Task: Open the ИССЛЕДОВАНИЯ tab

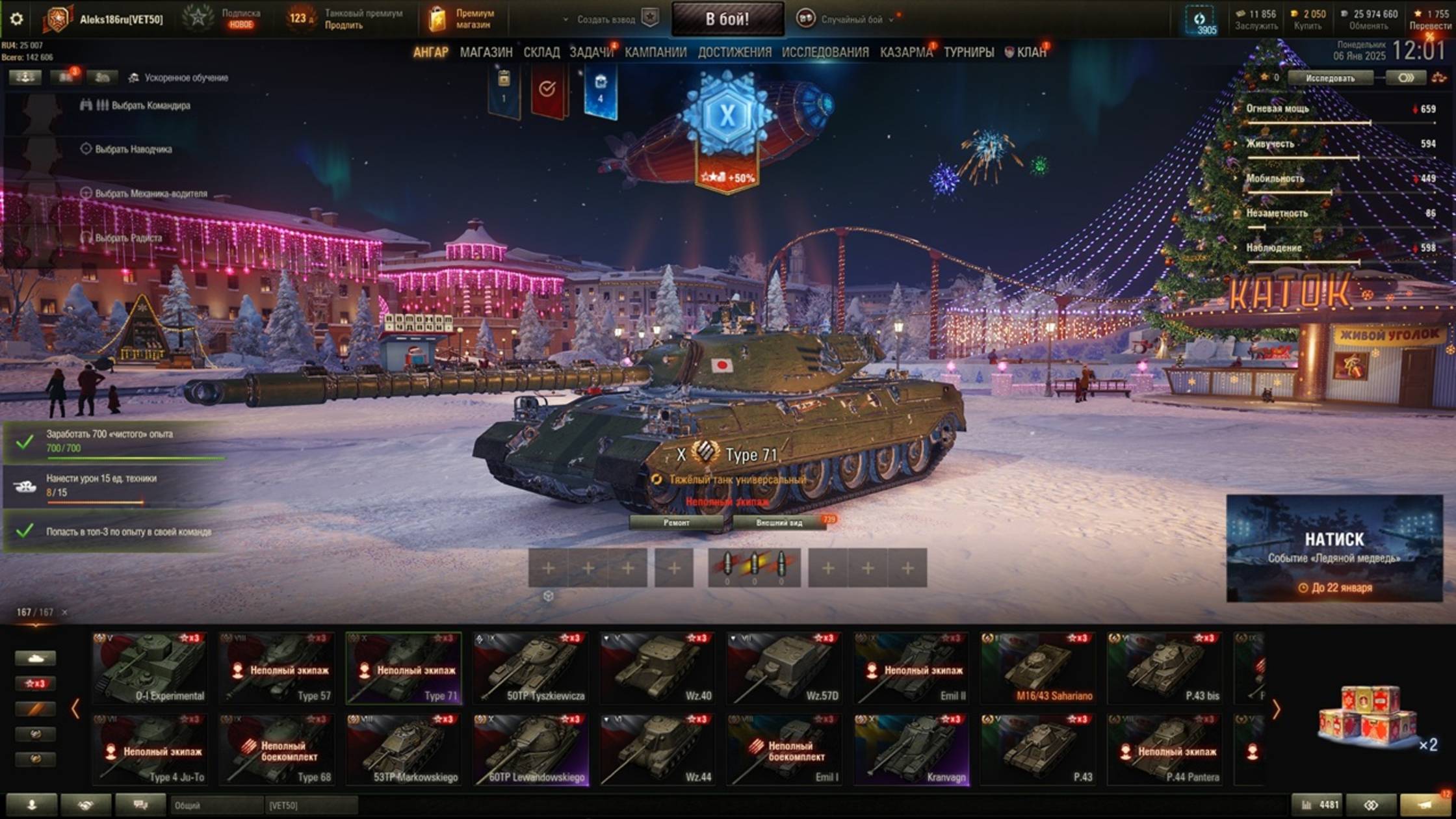Action: (x=825, y=52)
